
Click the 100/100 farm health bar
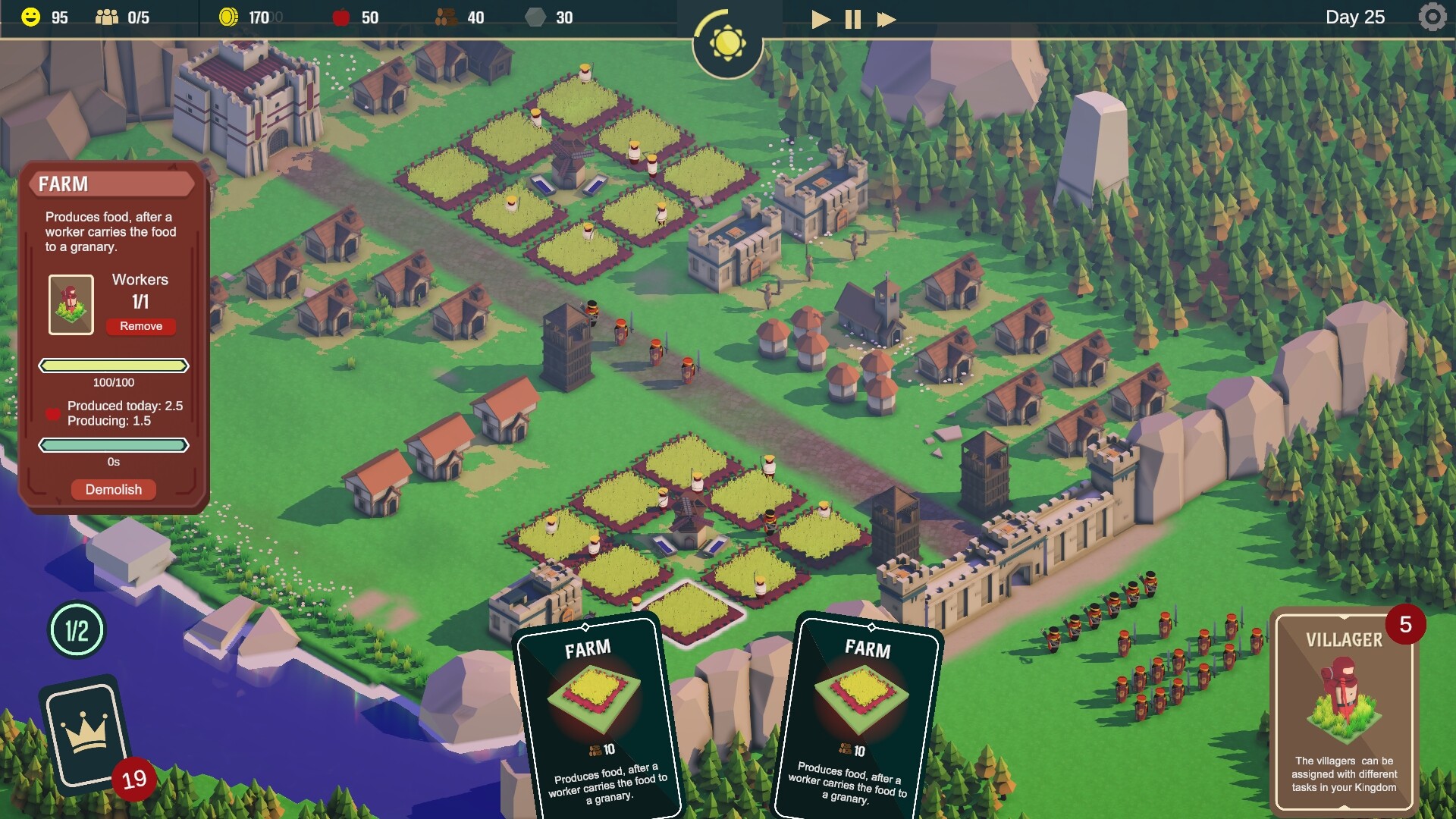[114, 366]
